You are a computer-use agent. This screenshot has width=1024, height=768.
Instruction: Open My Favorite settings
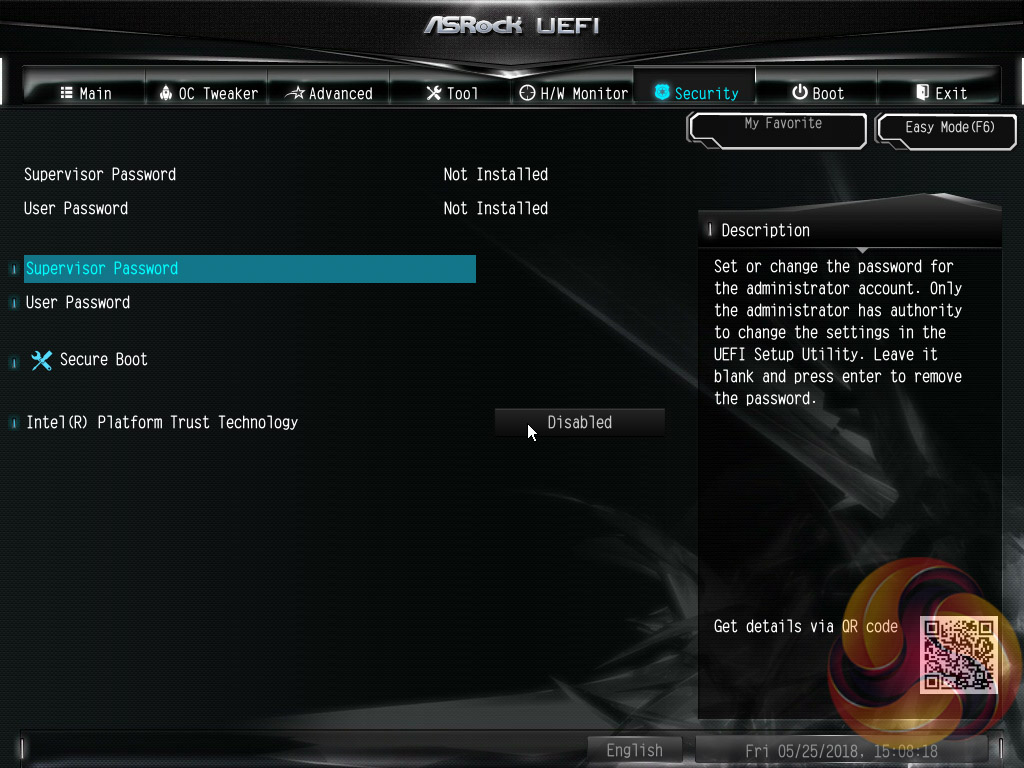(777, 128)
